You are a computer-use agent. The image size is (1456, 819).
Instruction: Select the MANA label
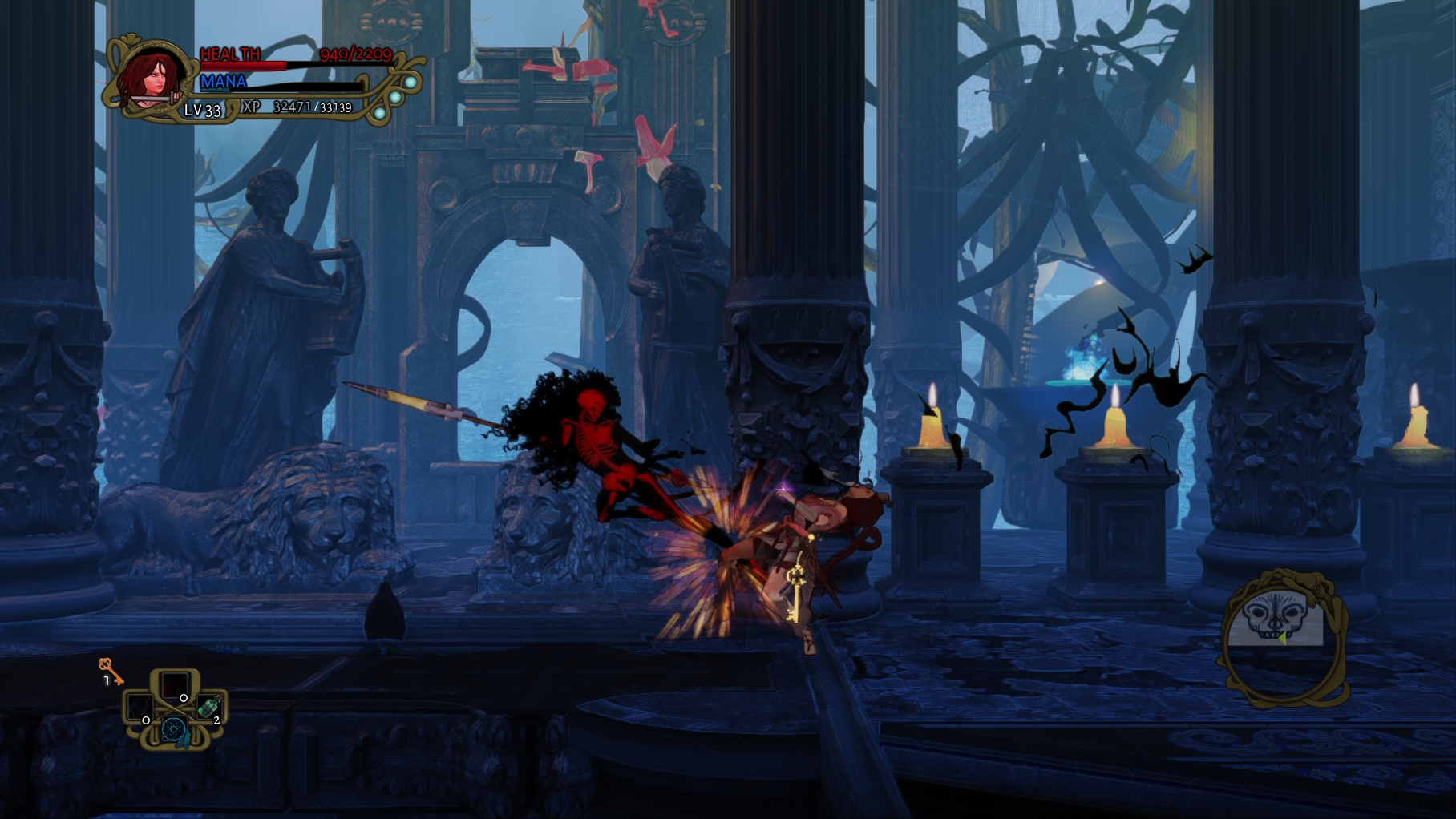(x=223, y=82)
